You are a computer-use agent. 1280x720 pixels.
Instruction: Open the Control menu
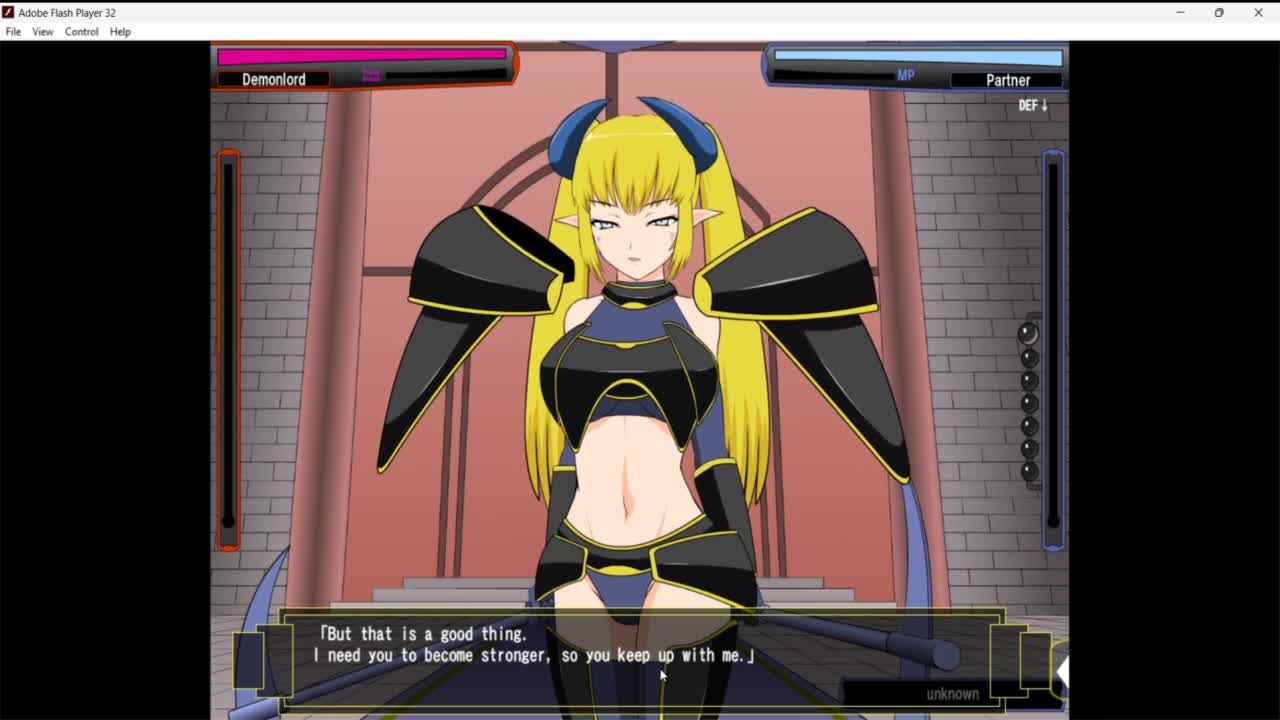pos(81,32)
